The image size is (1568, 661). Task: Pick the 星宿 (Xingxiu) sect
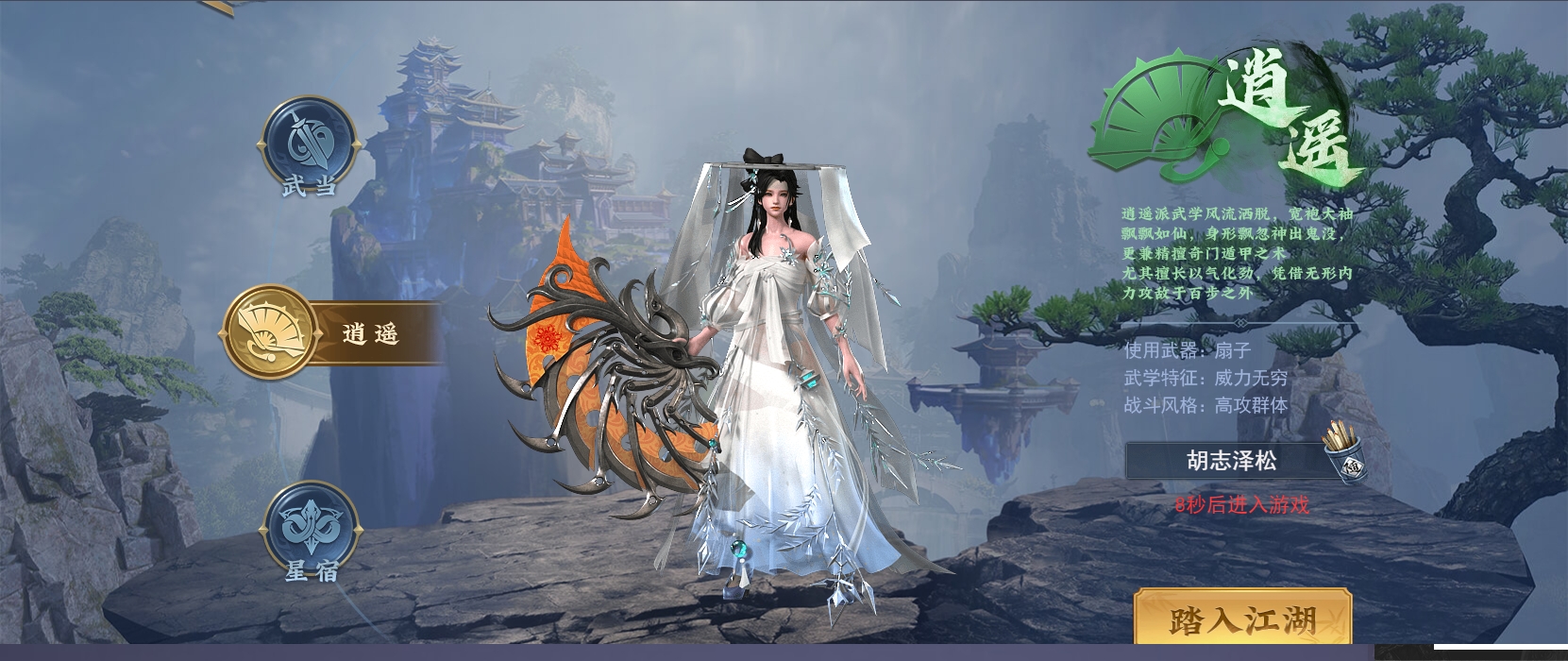click(x=311, y=529)
